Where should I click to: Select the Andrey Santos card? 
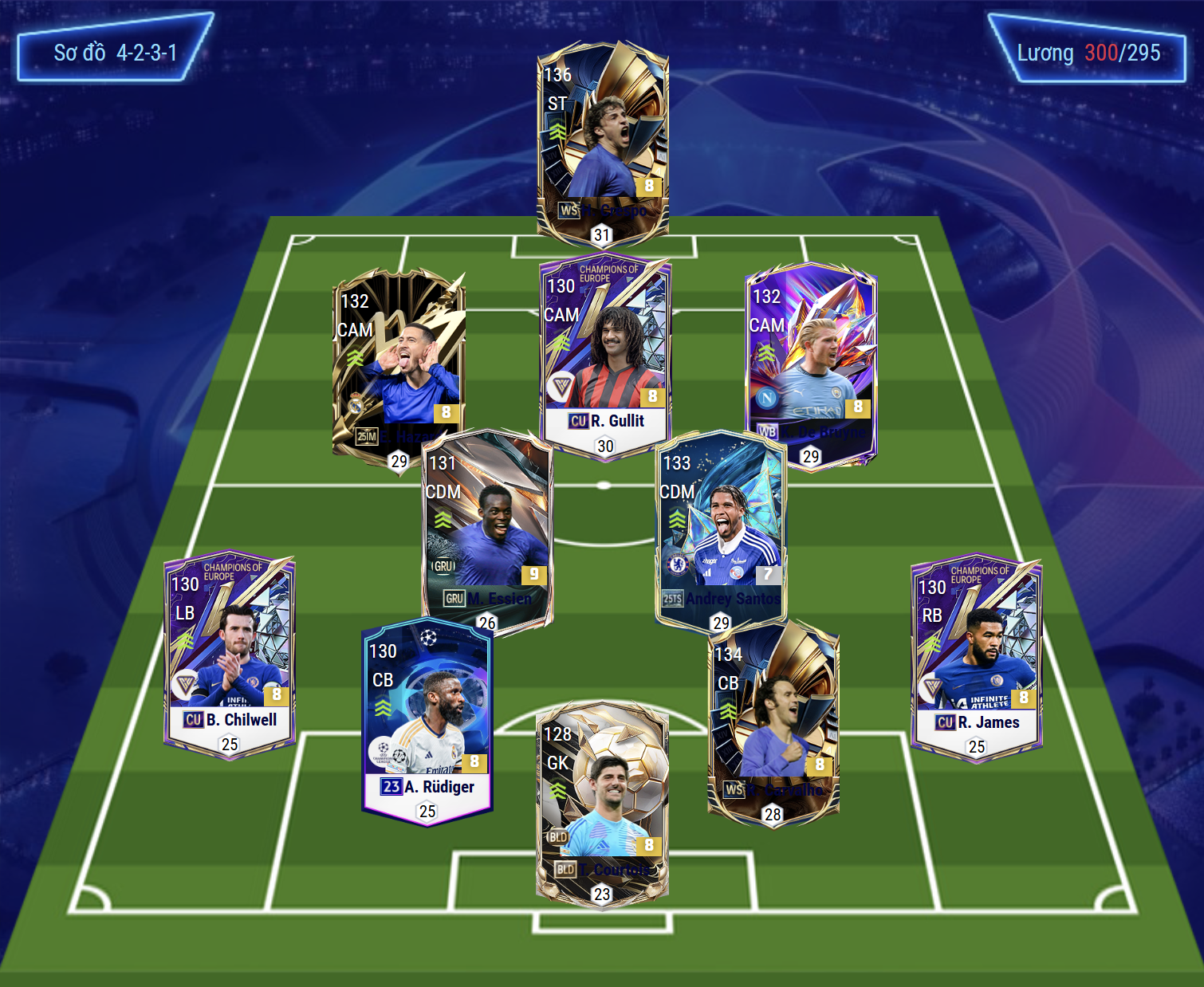click(x=721, y=526)
